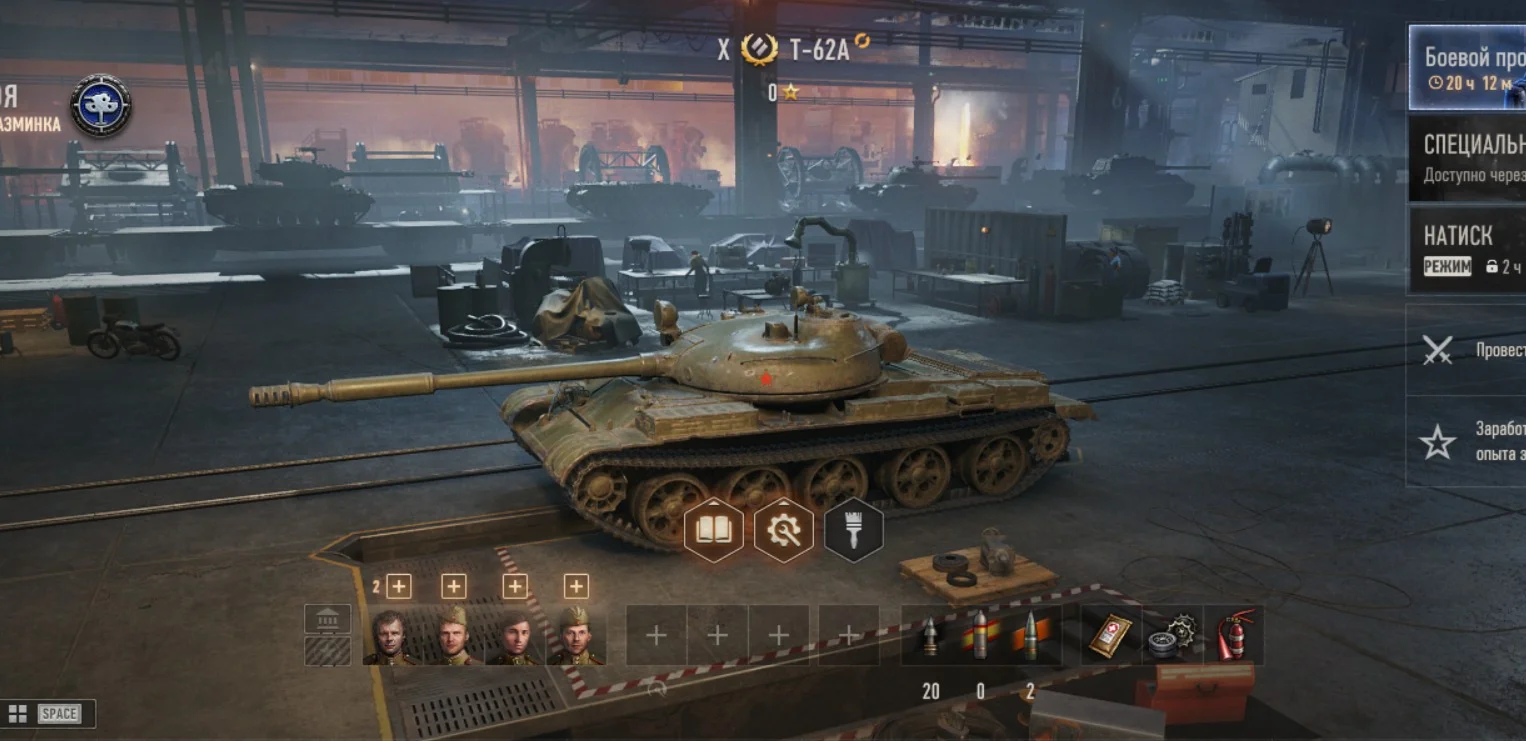Click the SPACE key hint bottom left
This screenshot has width=1526, height=741.
(x=61, y=714)
